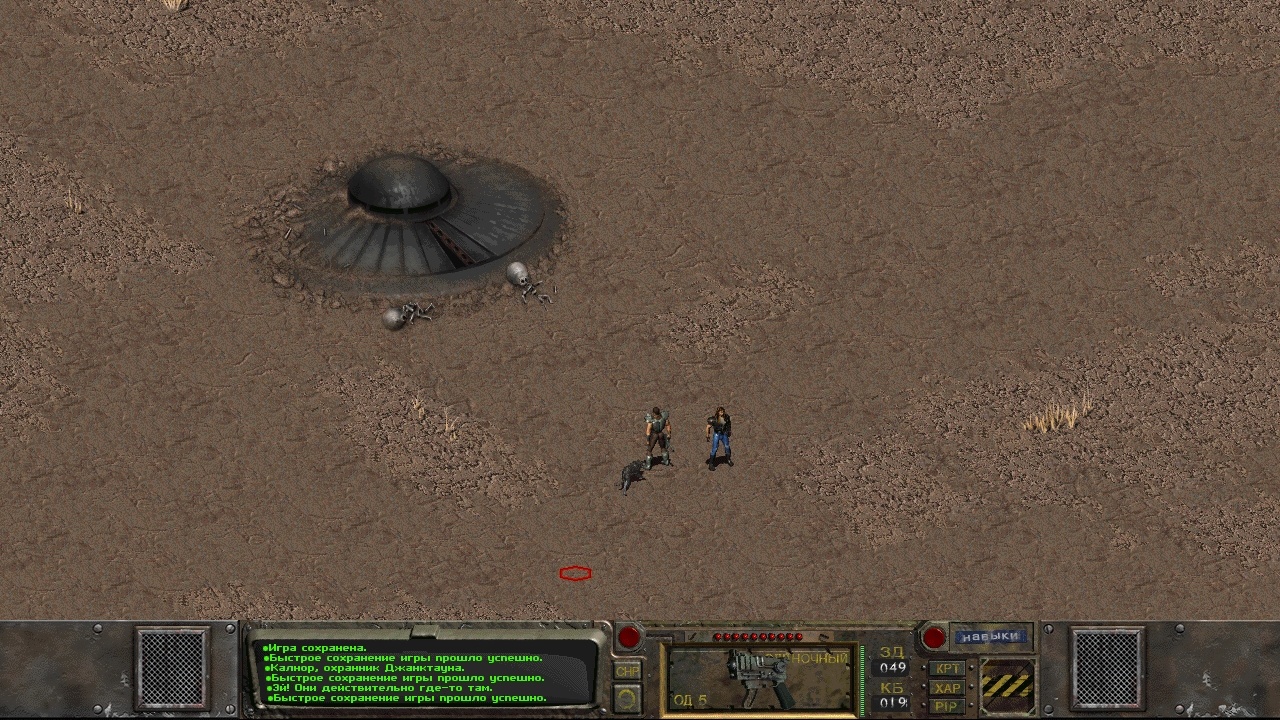Open the Pip-Boy with the PIP button
The width and height of the screenshot is (1280, 720).
[x=946, y=706]
